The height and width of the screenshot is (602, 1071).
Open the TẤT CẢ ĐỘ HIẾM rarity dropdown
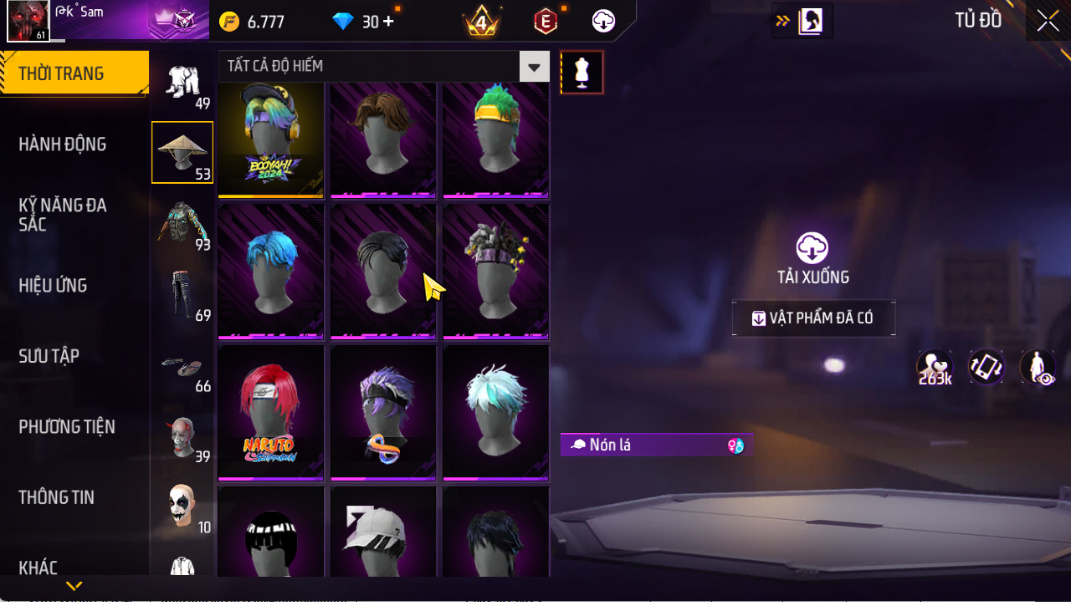534,67
